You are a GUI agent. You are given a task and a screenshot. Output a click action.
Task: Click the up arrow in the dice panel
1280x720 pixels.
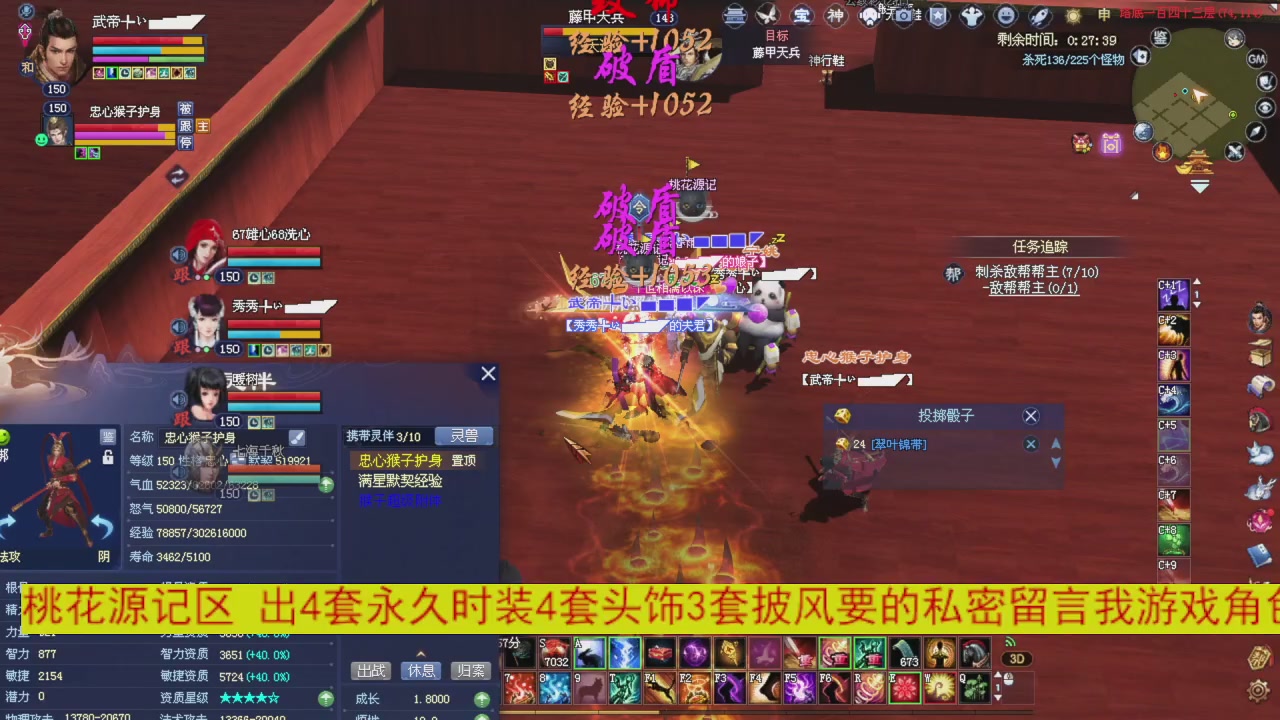click(1056, 446)
